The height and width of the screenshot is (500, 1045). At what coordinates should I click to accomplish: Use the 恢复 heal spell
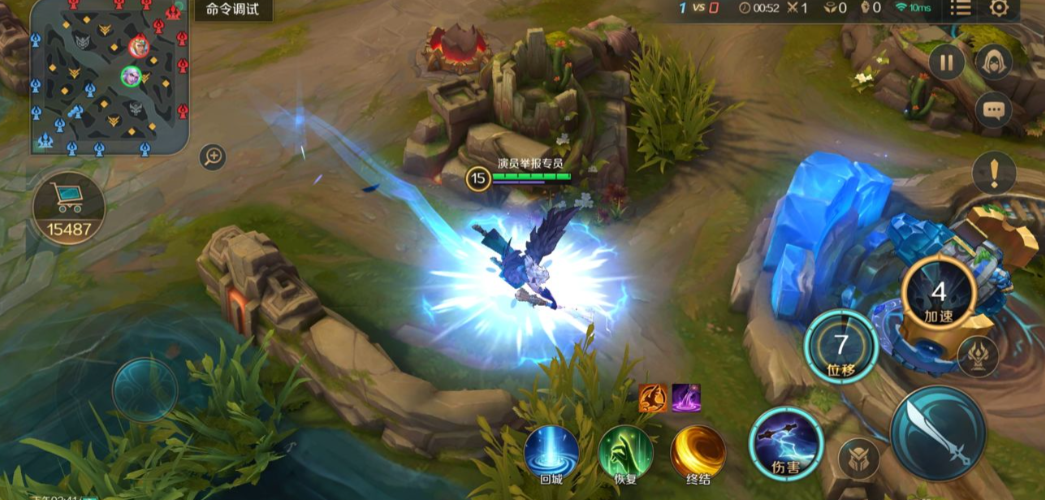pyautogui.click(x=626, y=451)
